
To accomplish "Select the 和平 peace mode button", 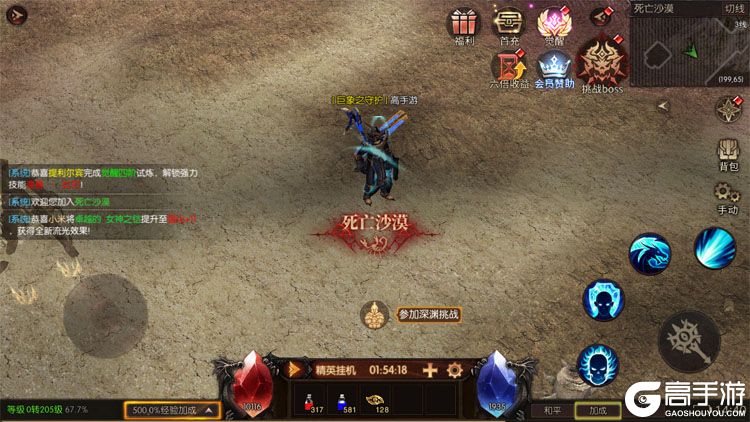I will (553, 410).
